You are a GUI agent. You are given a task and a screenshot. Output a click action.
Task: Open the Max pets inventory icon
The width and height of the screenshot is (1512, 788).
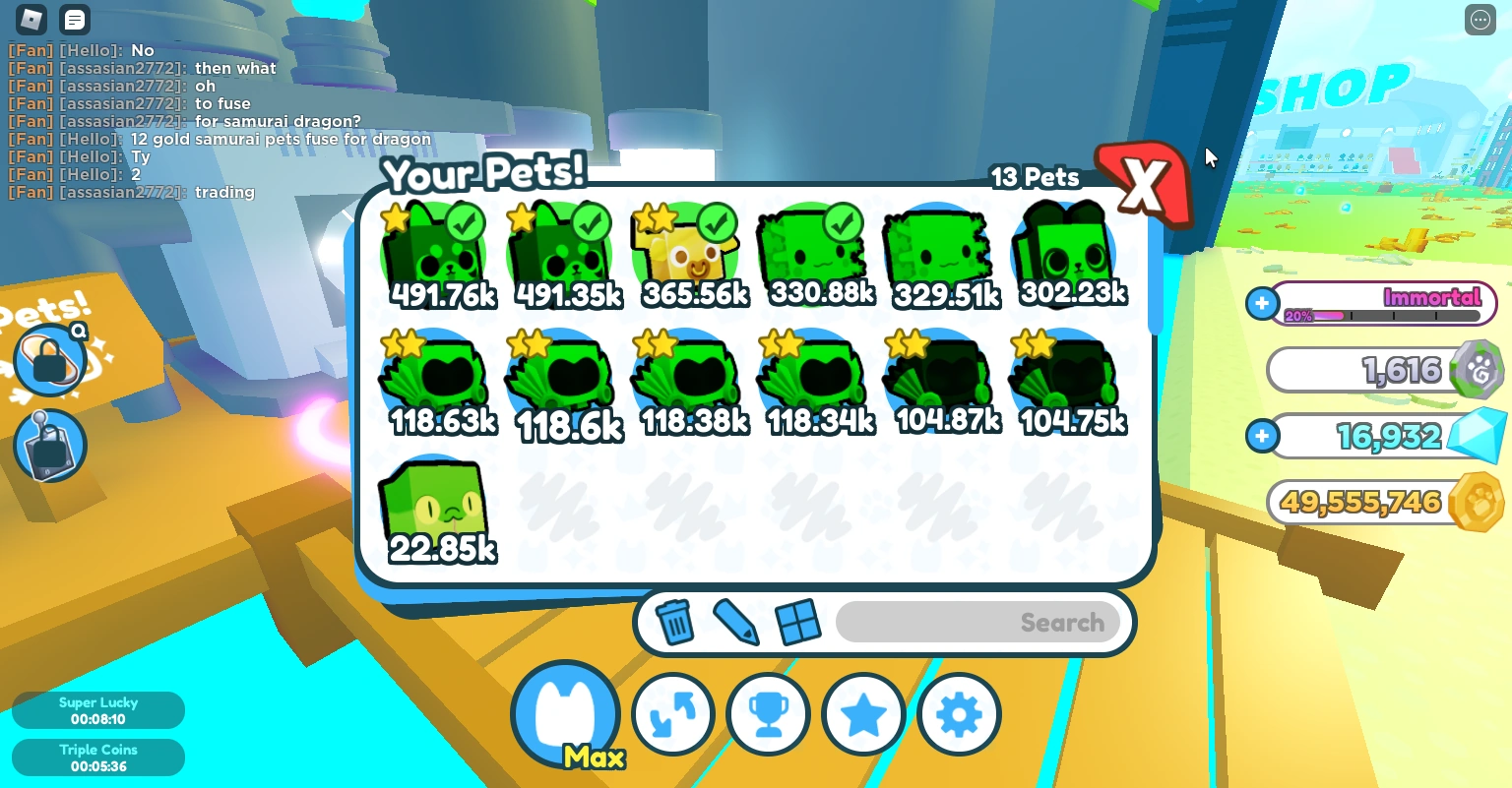pos(566,710)
